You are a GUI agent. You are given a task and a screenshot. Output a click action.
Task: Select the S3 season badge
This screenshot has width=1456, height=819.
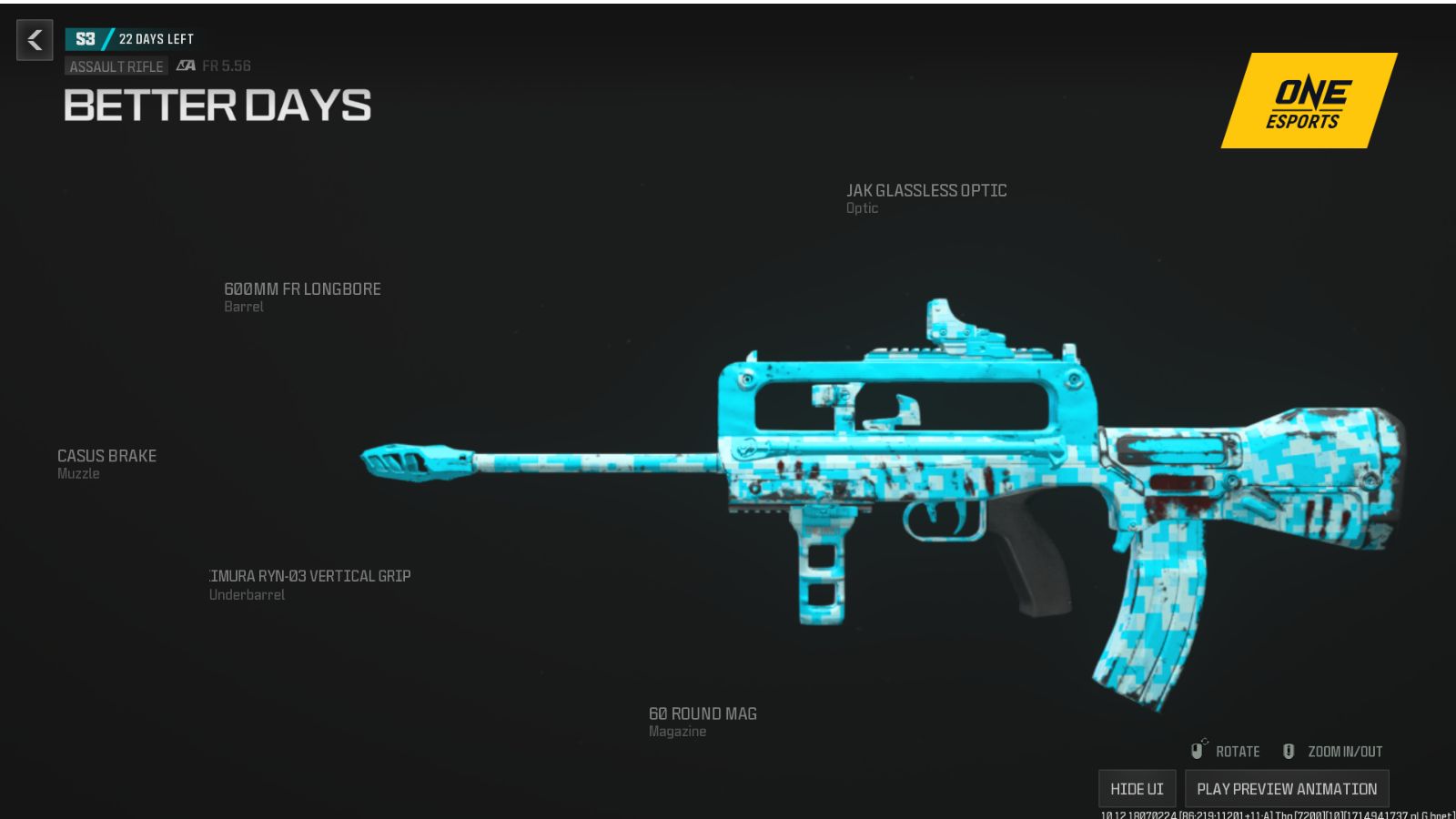coord(87,38)
